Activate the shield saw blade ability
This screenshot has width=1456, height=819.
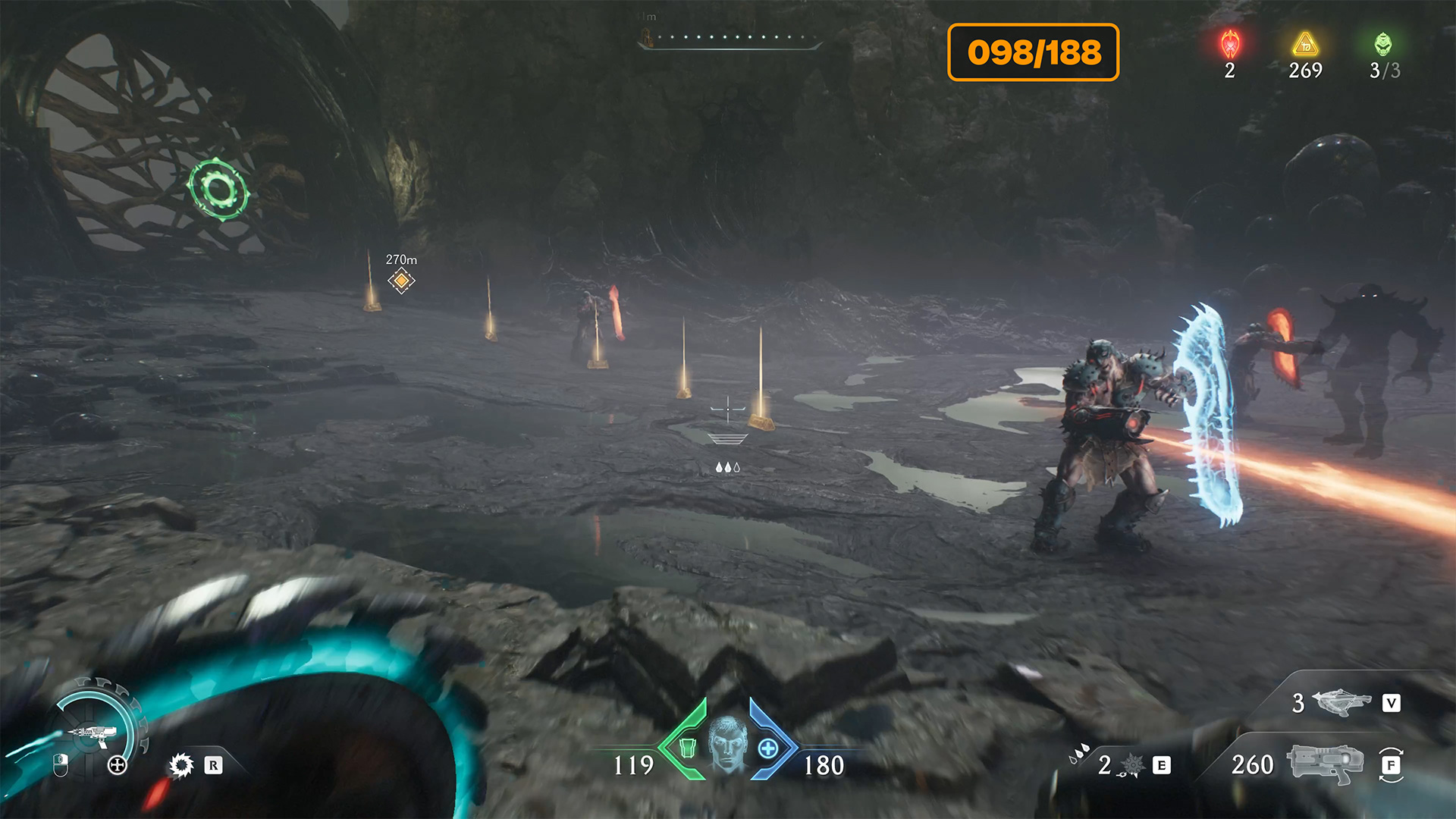[181, 765]
